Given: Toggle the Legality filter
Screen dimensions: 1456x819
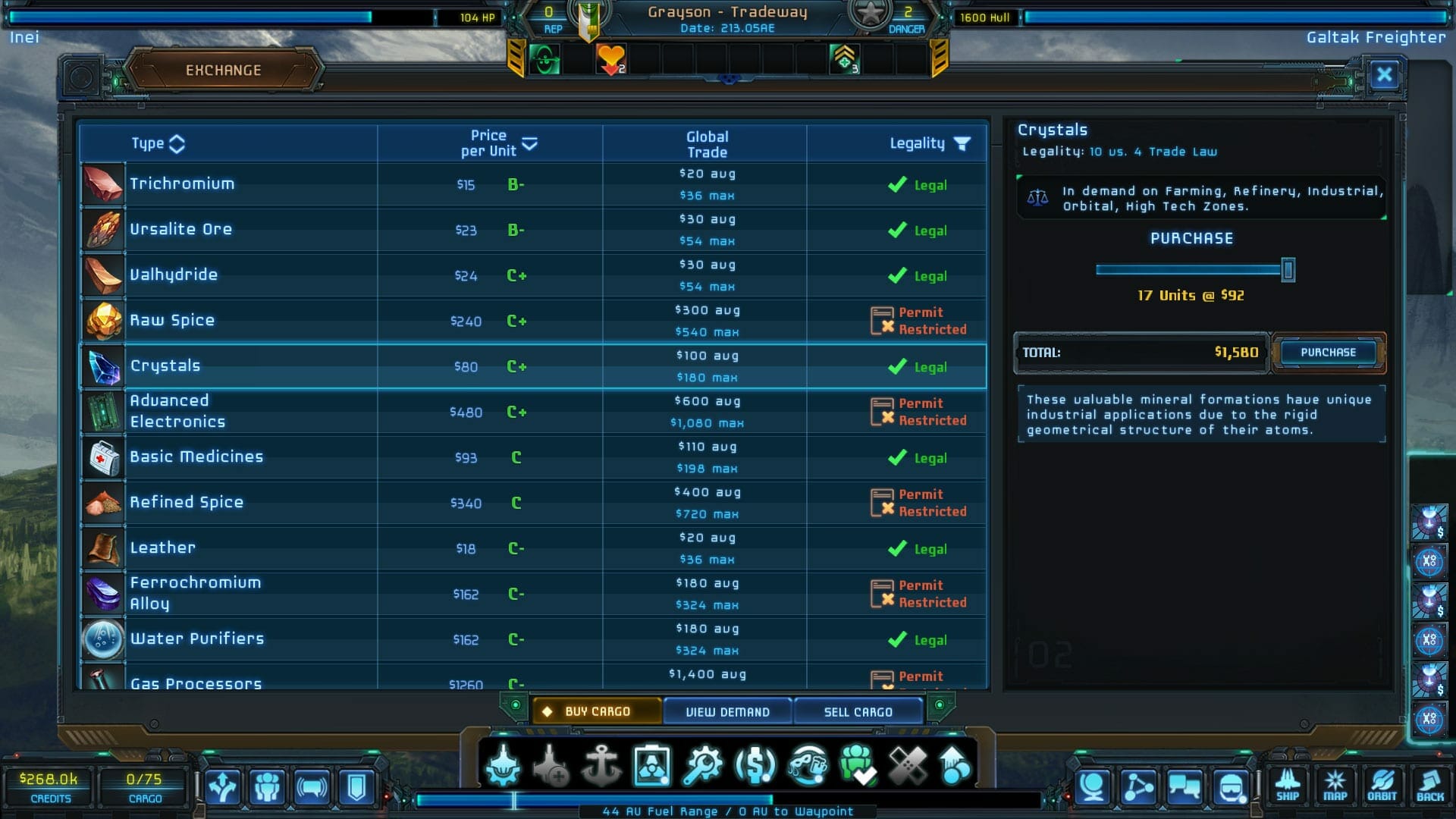Looking at the screenshot, I should click(x=962, y=143).
